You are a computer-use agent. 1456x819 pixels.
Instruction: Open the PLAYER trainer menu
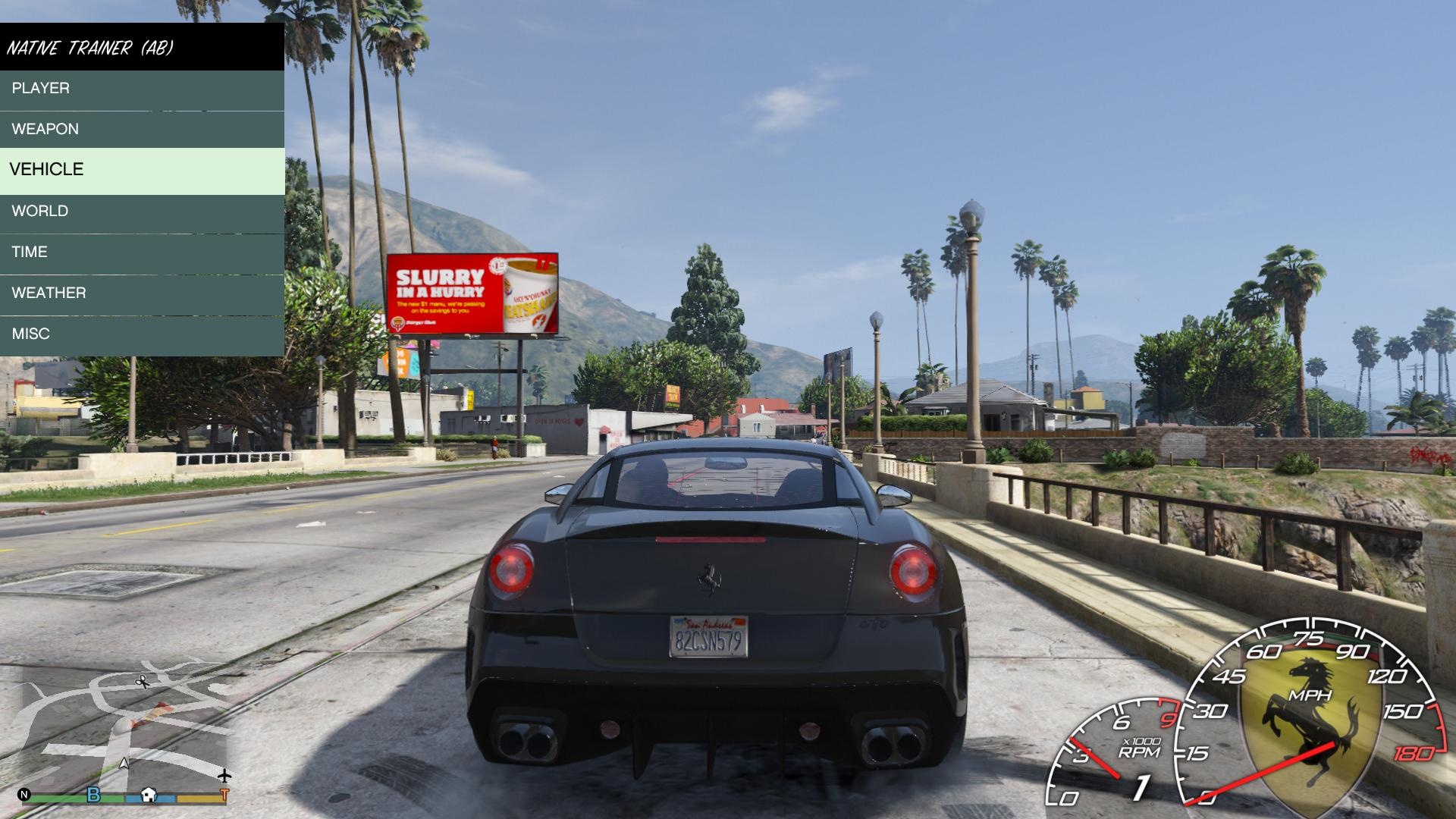click(142, 89)
